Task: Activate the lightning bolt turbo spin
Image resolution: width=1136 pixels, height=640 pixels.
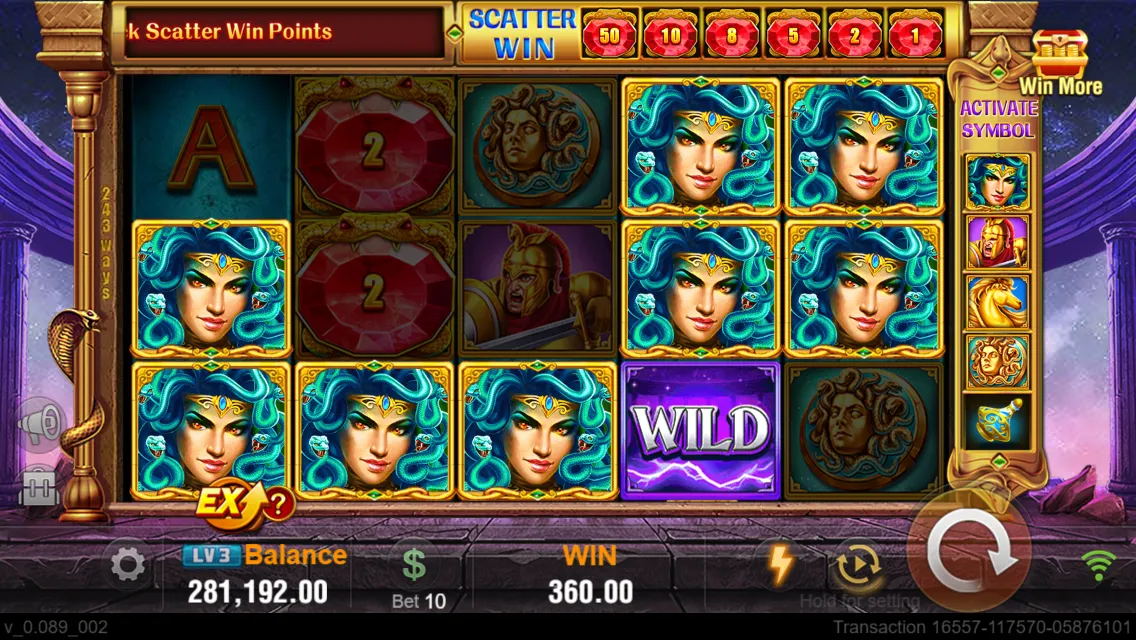Action: point(779,564)
